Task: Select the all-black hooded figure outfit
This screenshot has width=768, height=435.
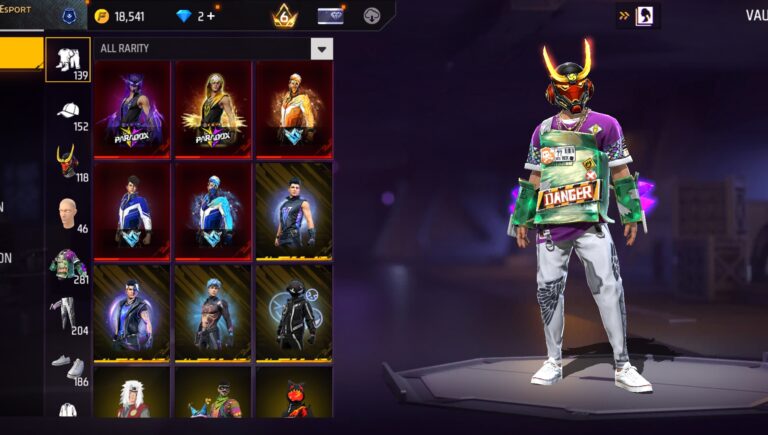Action: coord(293,312)
